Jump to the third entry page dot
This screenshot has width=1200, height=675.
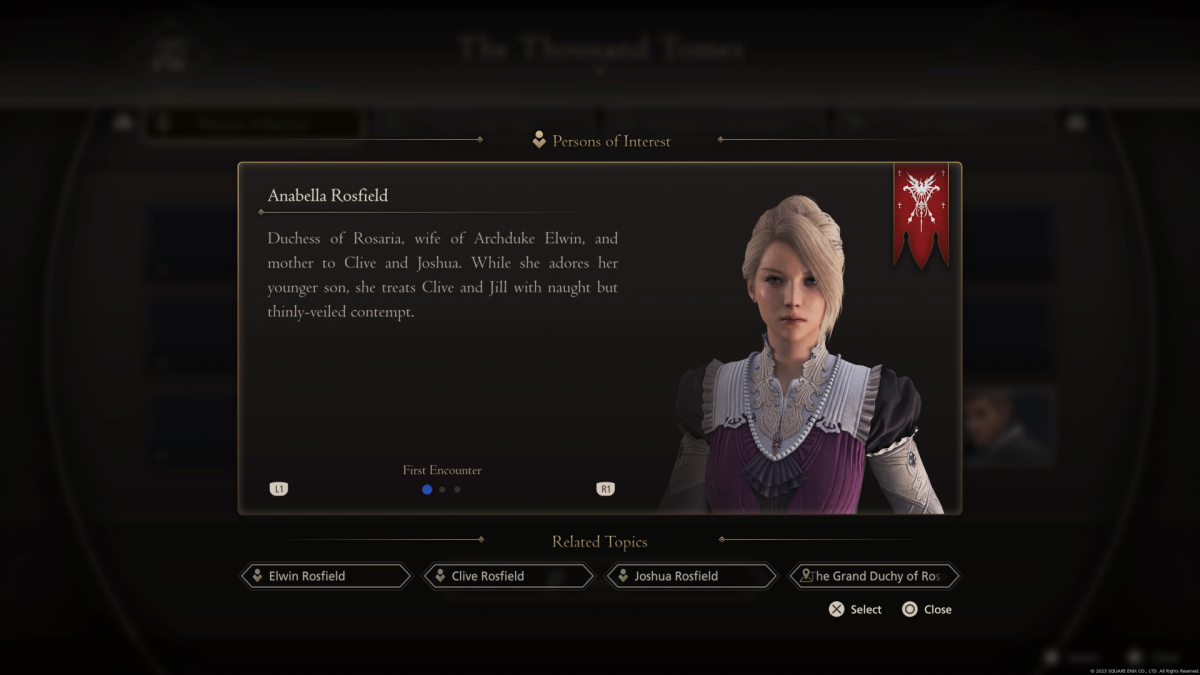pyautogui.click(x=457, y=489)
